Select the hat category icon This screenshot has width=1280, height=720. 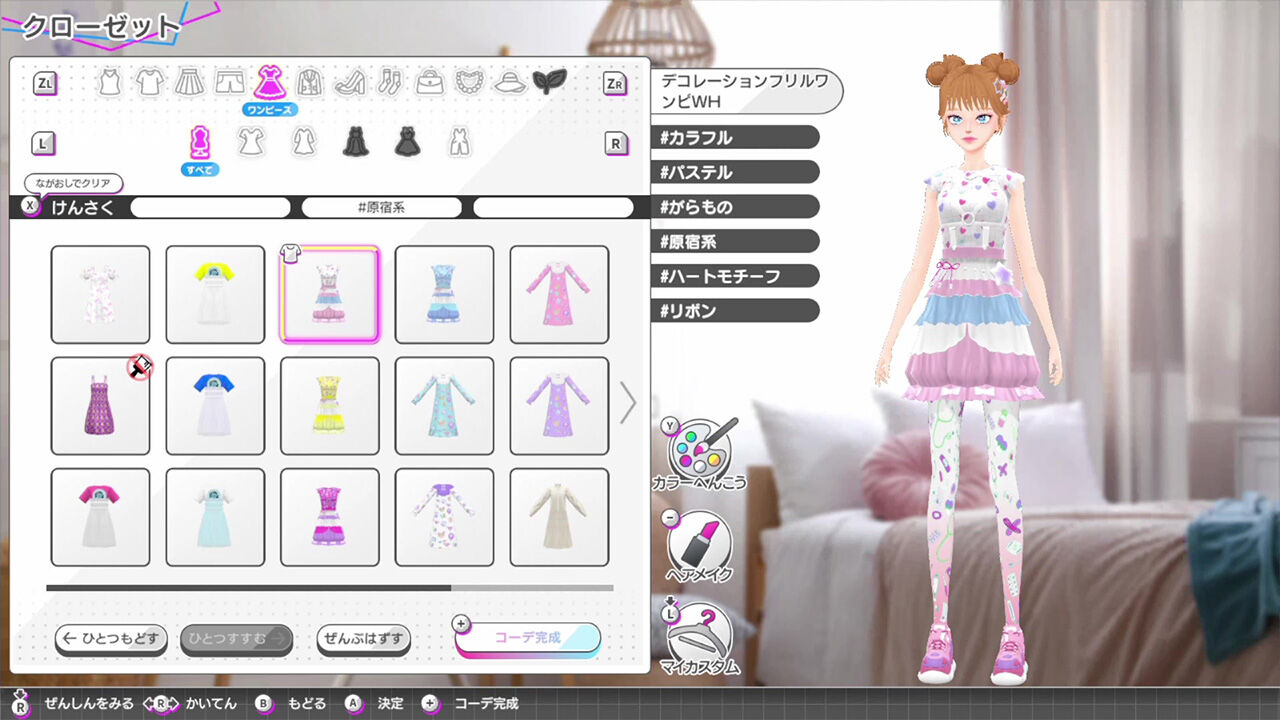[511, 83]
